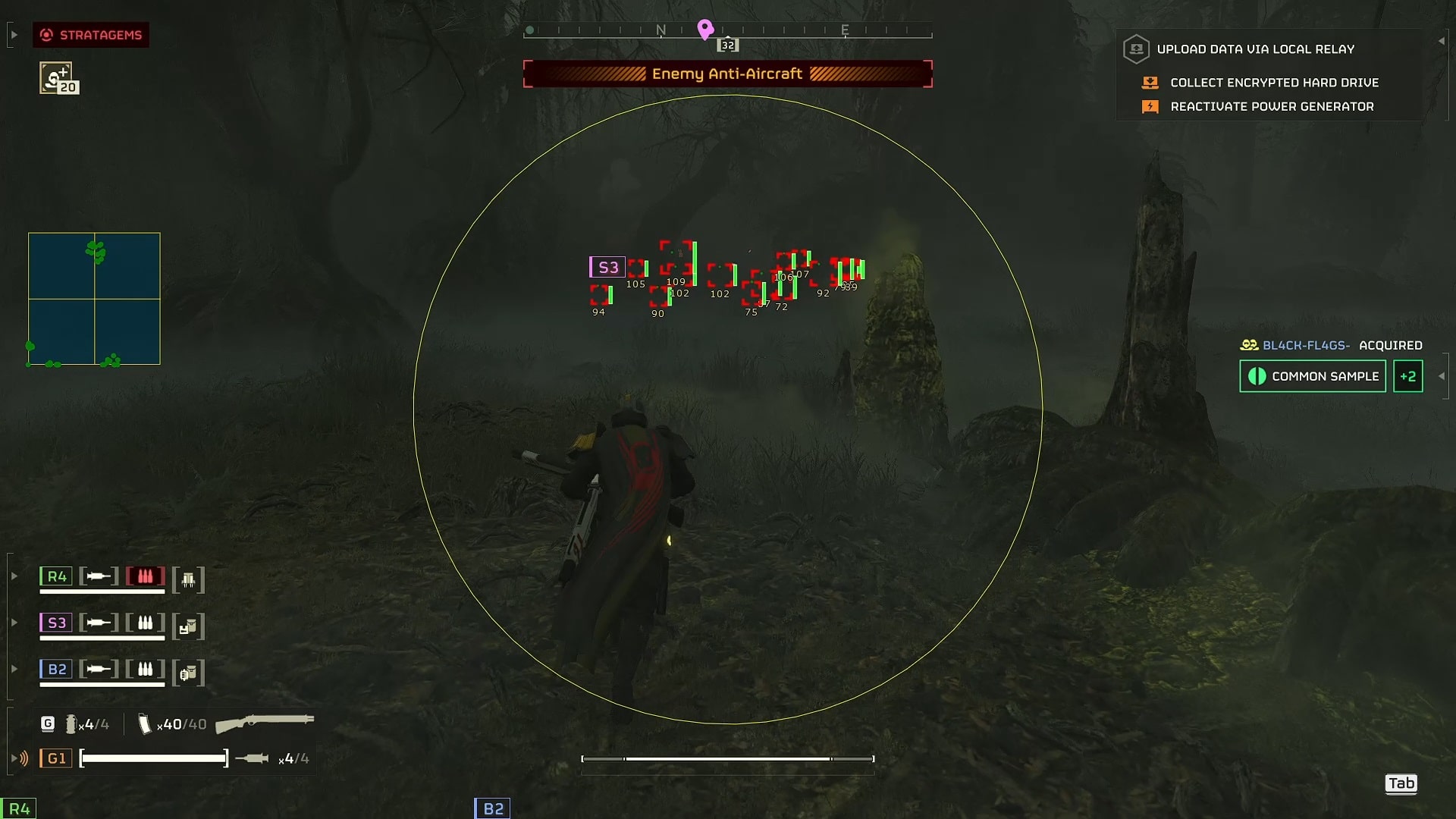This screenshot has width=1456, height=819.
Task: Click the shotgun primary weapon icon
Action: (265, 723)
